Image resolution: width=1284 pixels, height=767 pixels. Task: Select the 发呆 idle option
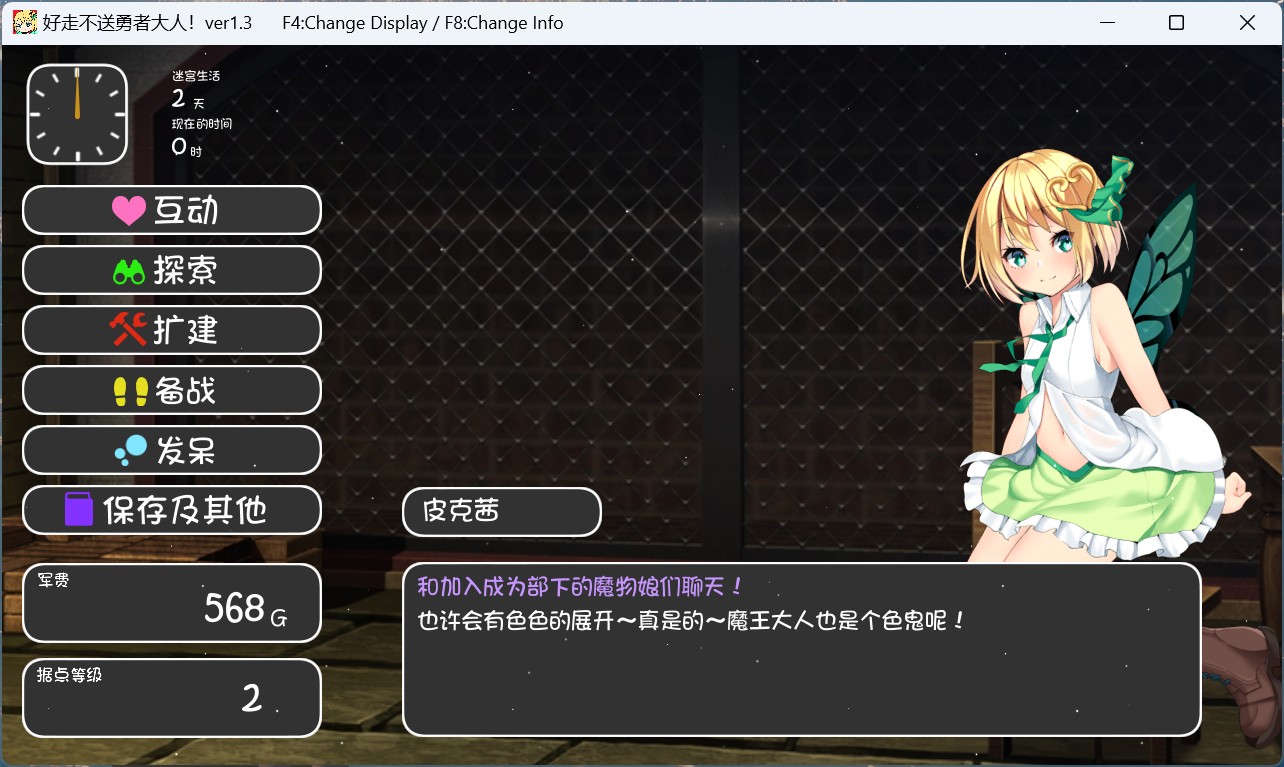[x=171, y=450]
